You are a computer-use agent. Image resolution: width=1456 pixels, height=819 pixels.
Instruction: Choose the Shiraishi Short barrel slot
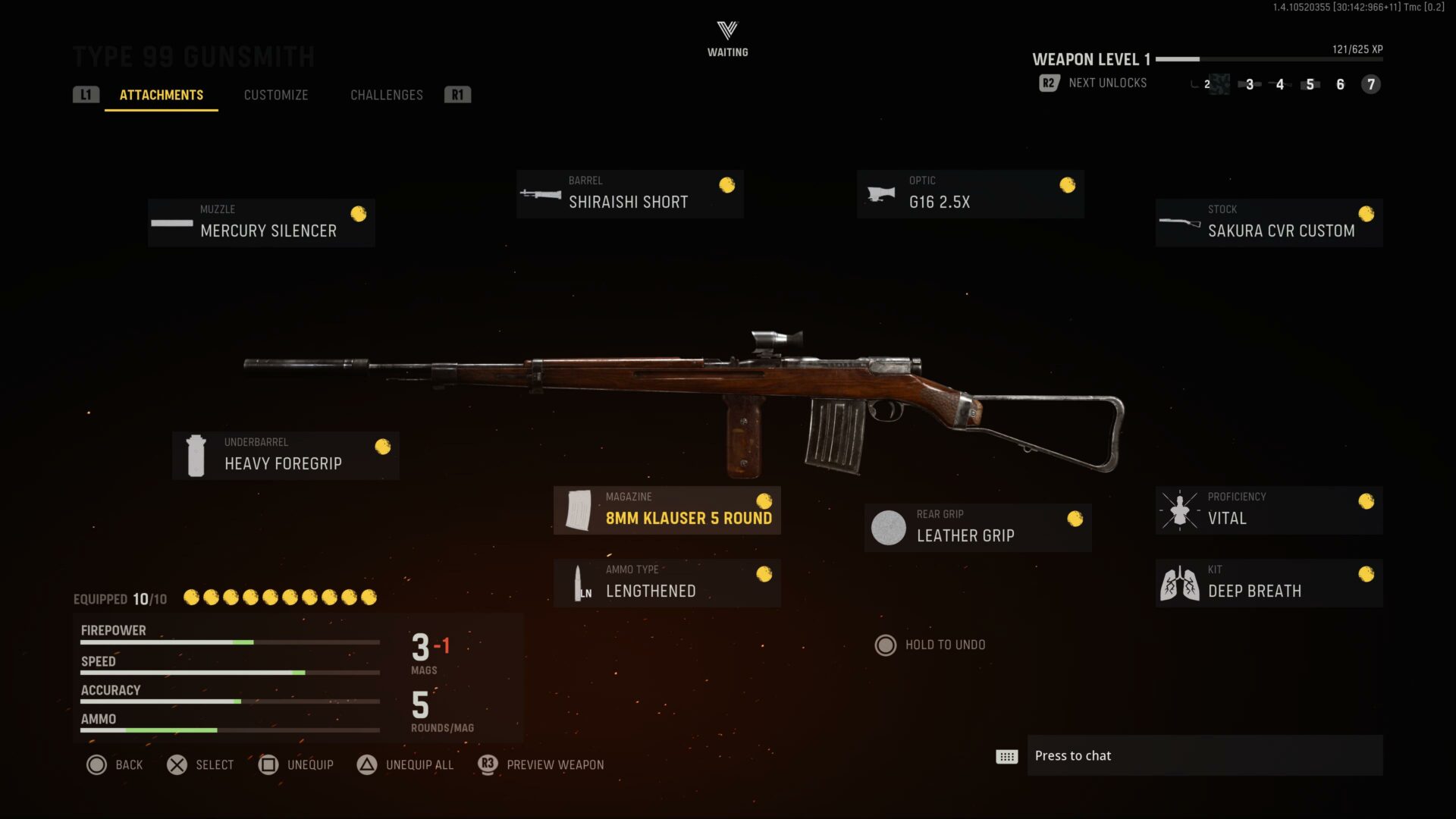[x=629, y=194]
